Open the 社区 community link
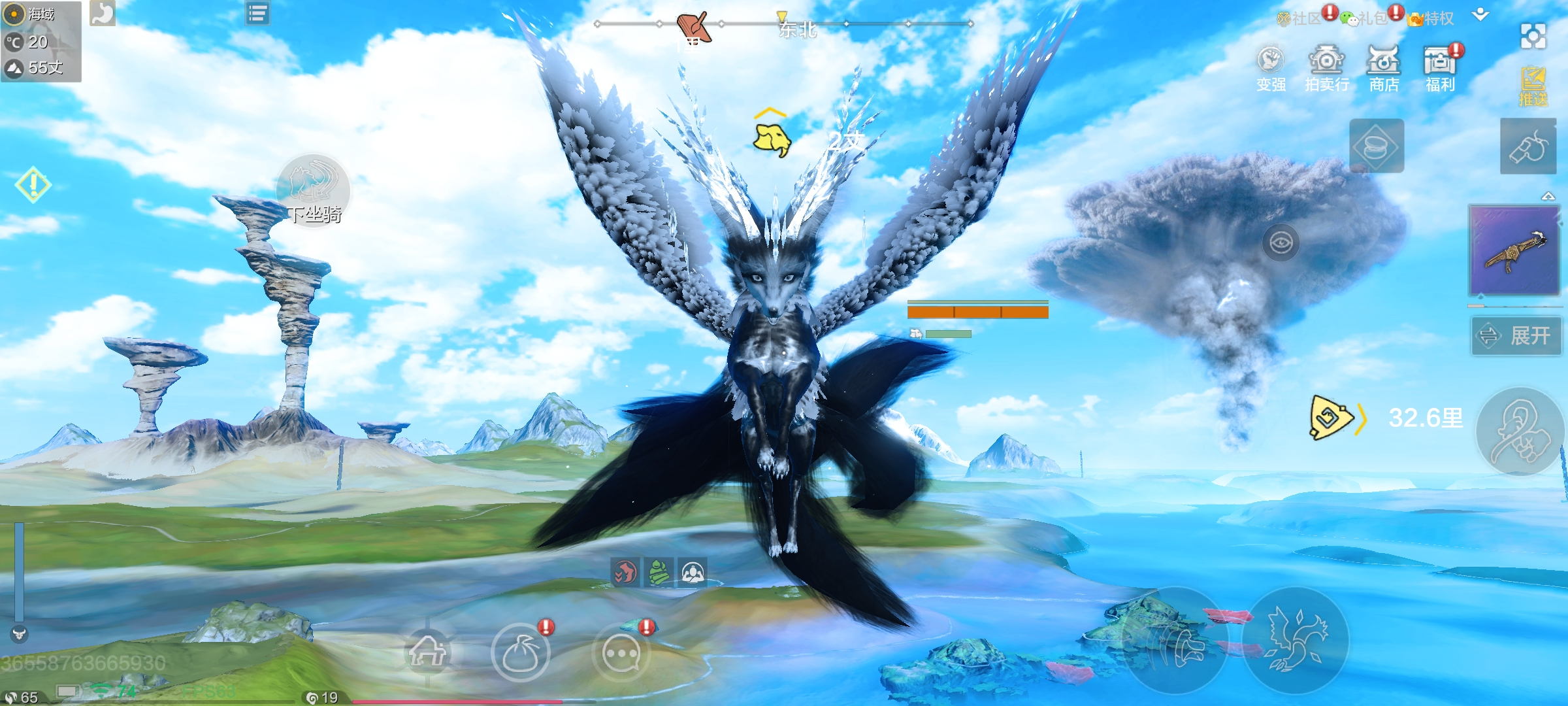This screenshot has width=1568, height=706. pos(1300,18)
